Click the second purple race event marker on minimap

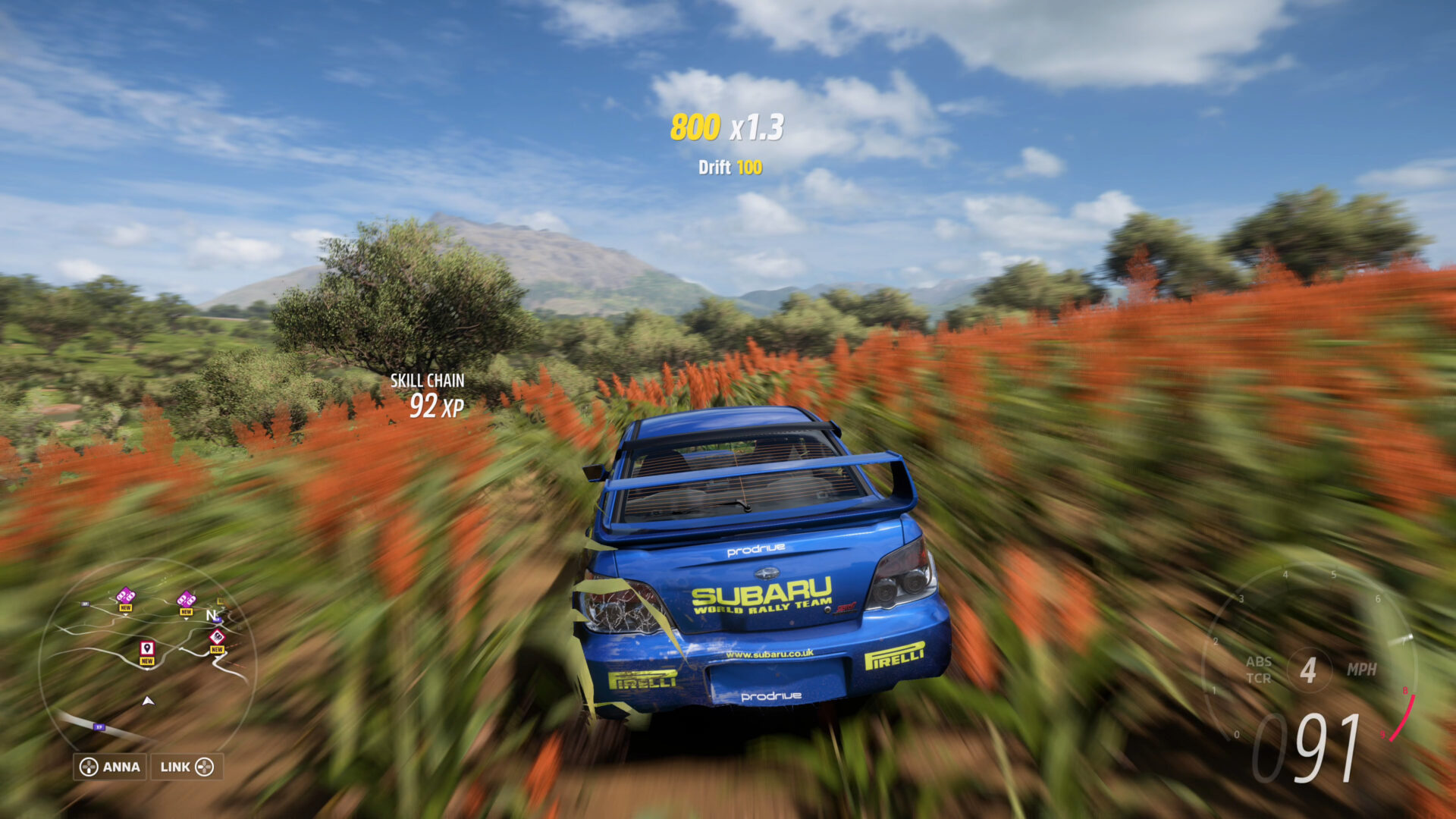187,599
